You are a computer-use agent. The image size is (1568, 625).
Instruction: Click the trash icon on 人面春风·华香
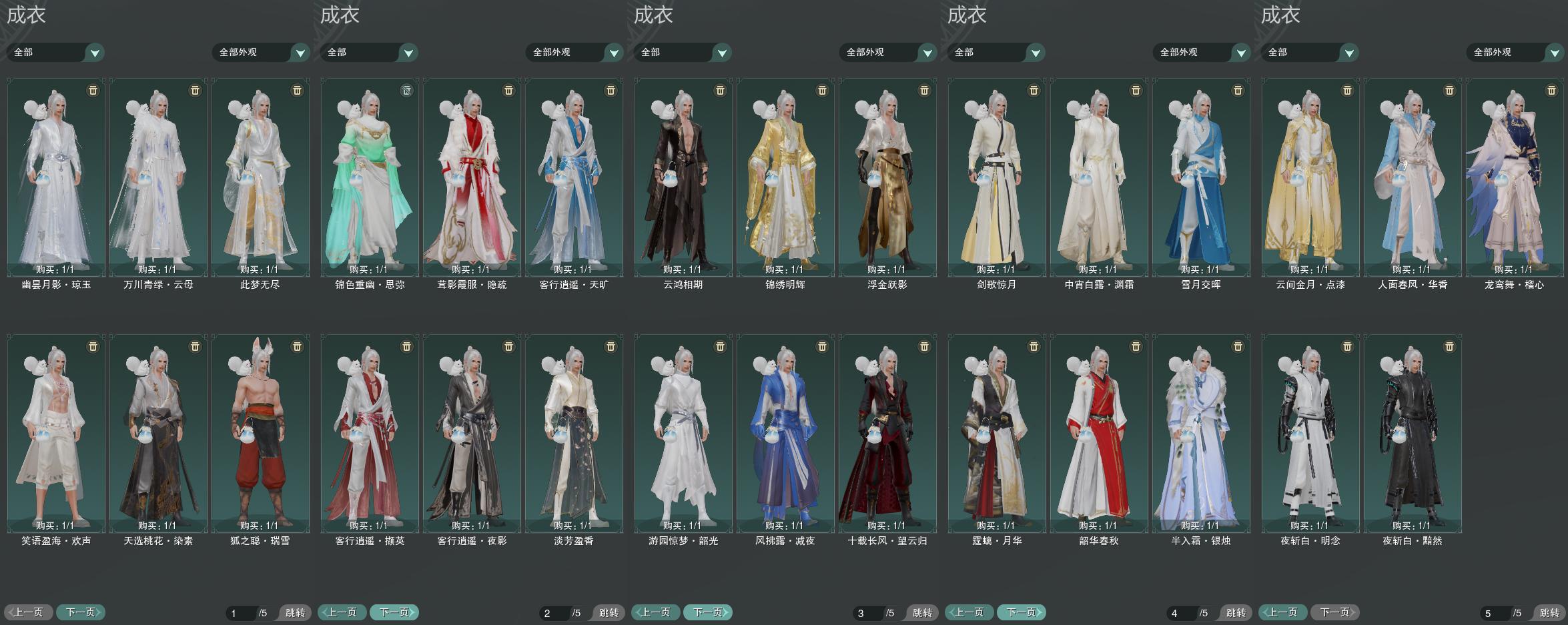click(x=1449, y=90)
